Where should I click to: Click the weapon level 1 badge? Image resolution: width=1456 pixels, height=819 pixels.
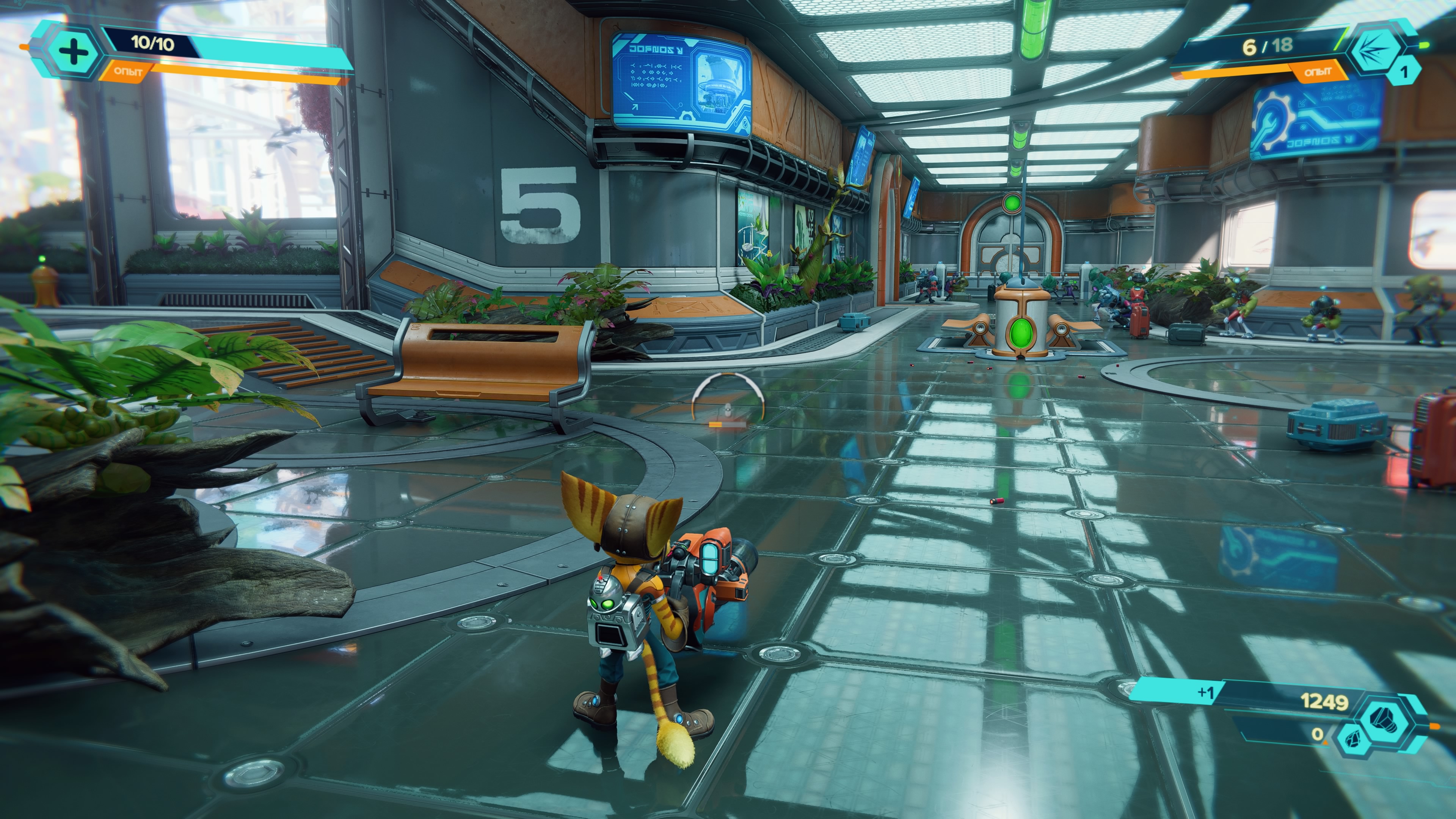point(1403,72)
